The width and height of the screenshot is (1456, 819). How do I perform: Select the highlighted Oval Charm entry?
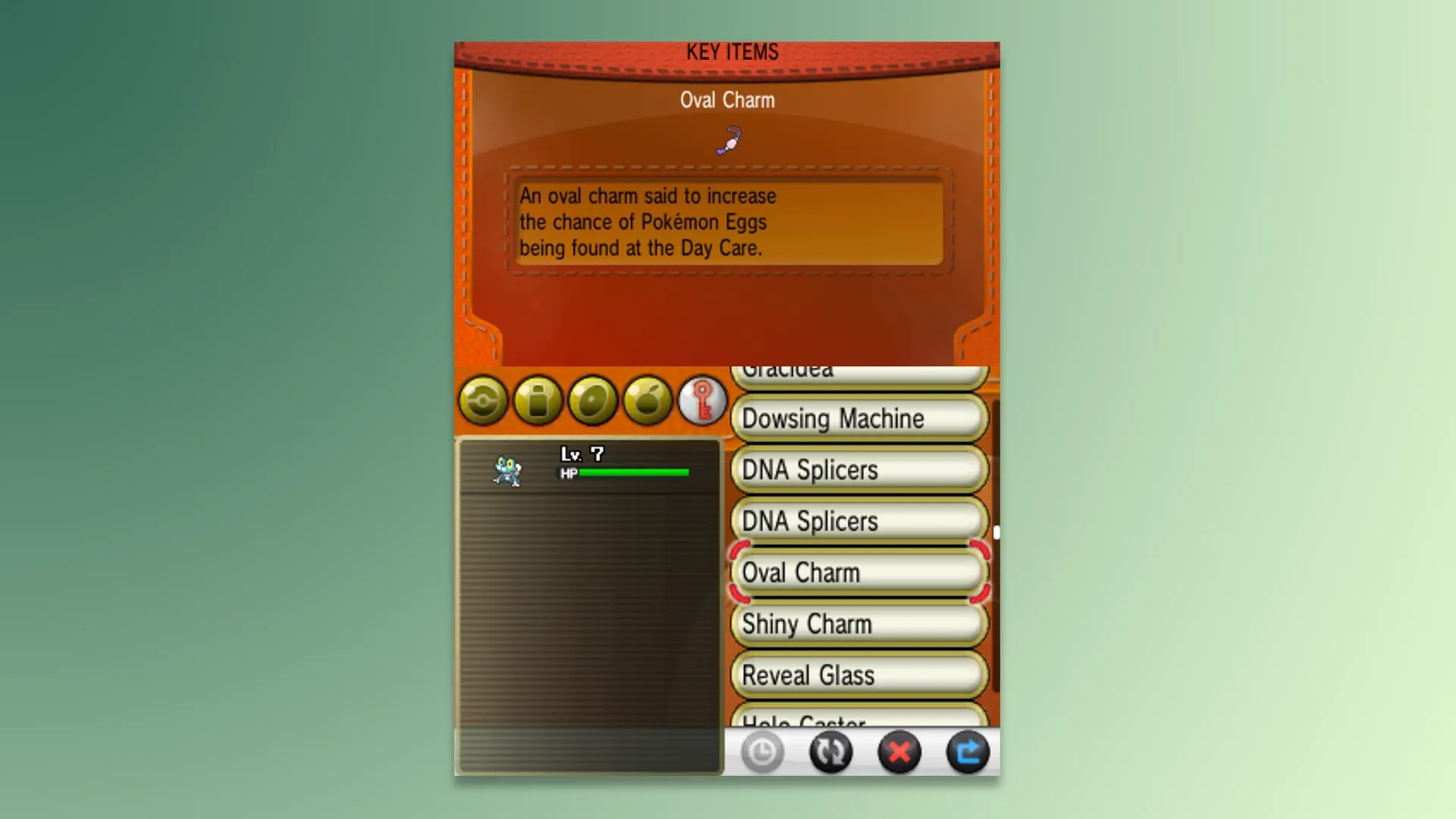[857, 574]
